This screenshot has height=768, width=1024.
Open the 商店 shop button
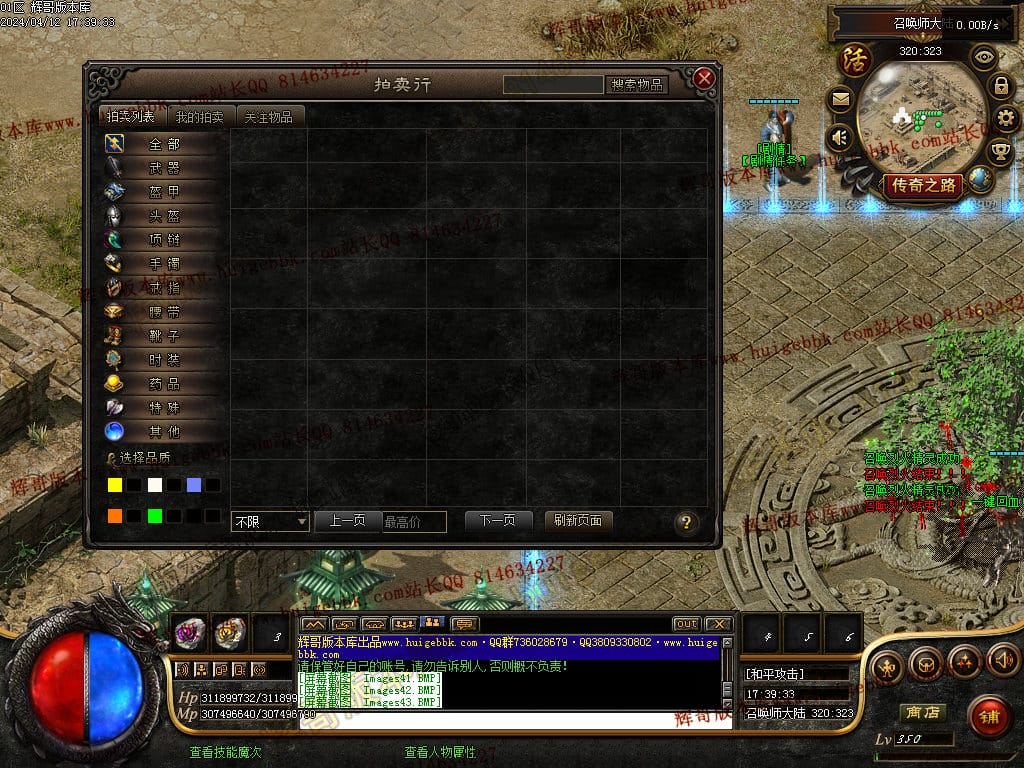pyautogui.click(x=921, y=713)
